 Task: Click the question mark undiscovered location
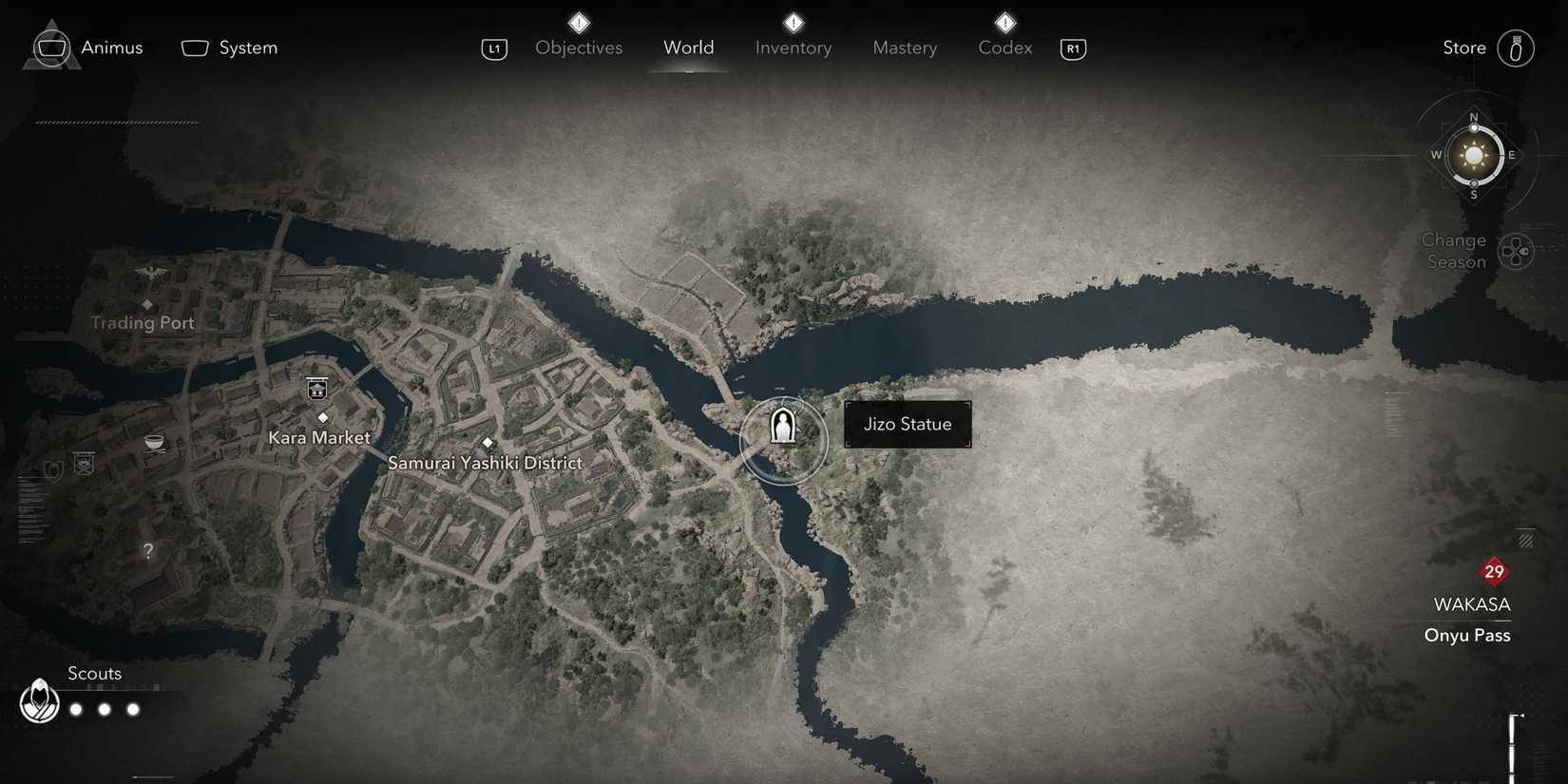148,550
